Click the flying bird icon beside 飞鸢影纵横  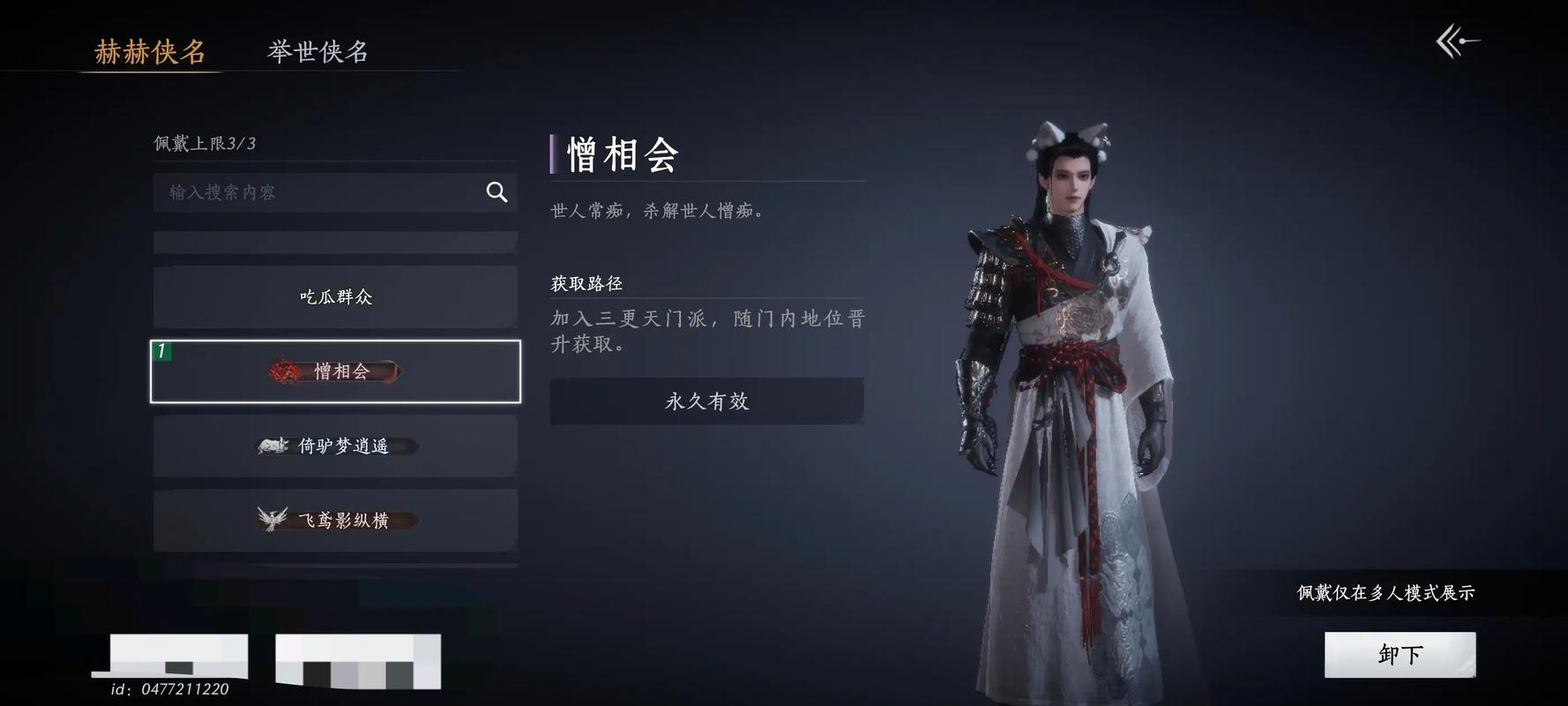tap(272, 520)
